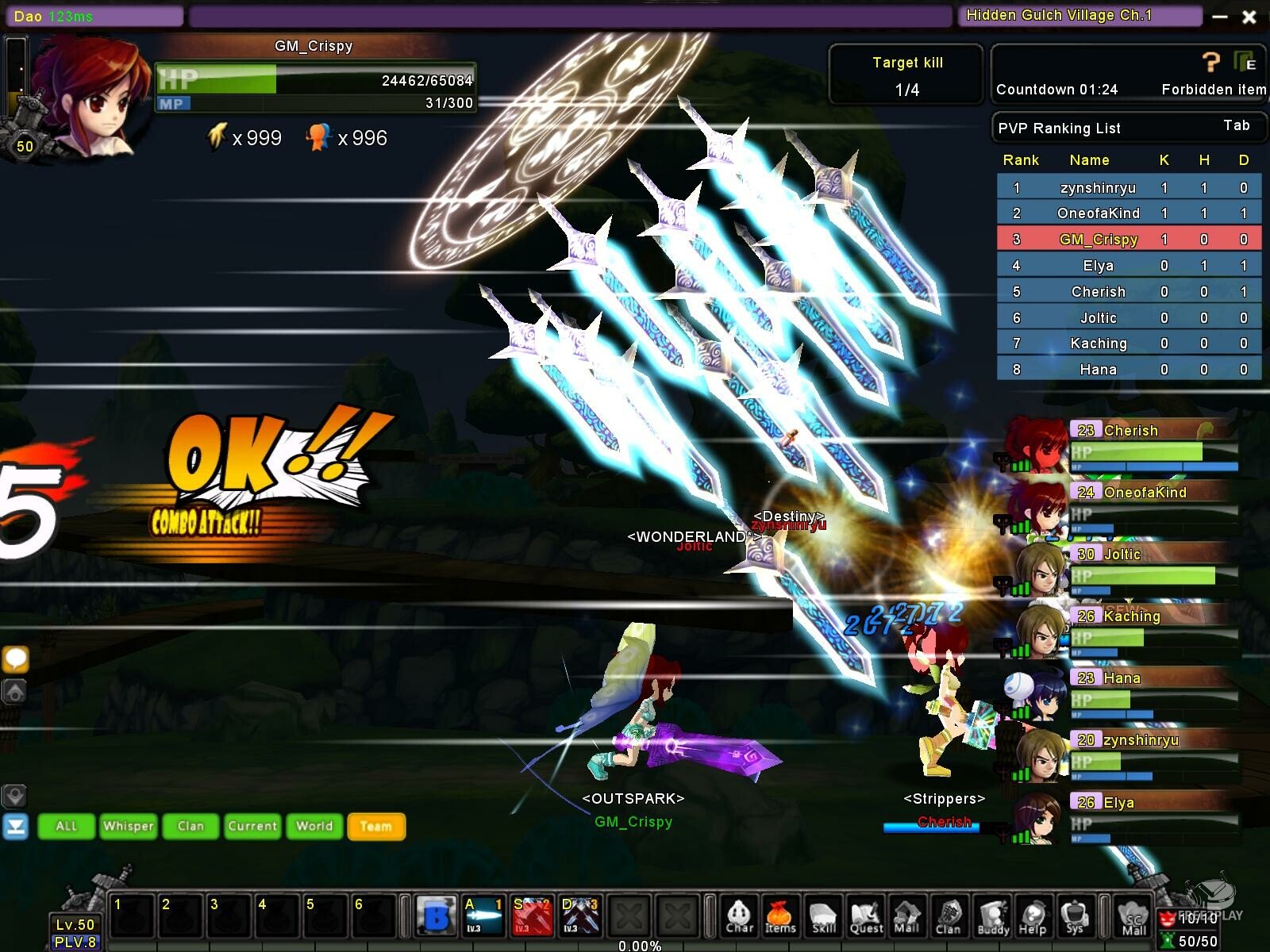Viewport: 1270px width, 952px height.
Task: Open the Quest log
Action: (x=866, y=917)
